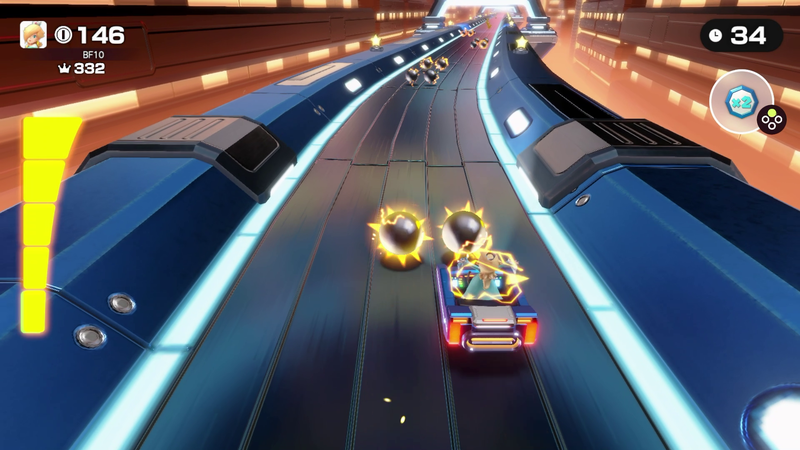This screenshot has height=450, width=800.
Task: Select the x2 multiplier item badge
Action: pyautogui.click(x=741, y=102)
